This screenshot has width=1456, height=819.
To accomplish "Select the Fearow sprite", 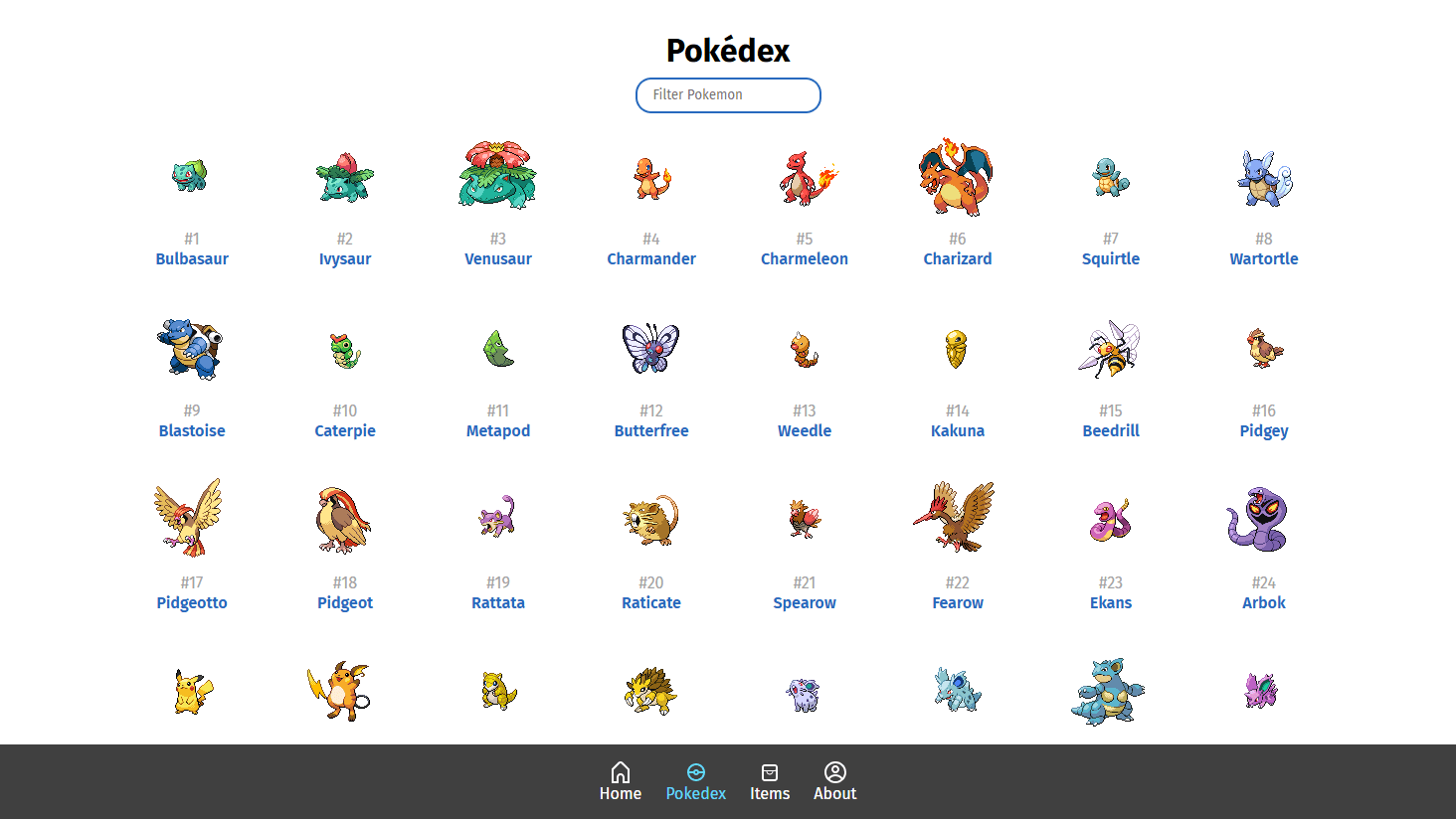I will [957, 516].
